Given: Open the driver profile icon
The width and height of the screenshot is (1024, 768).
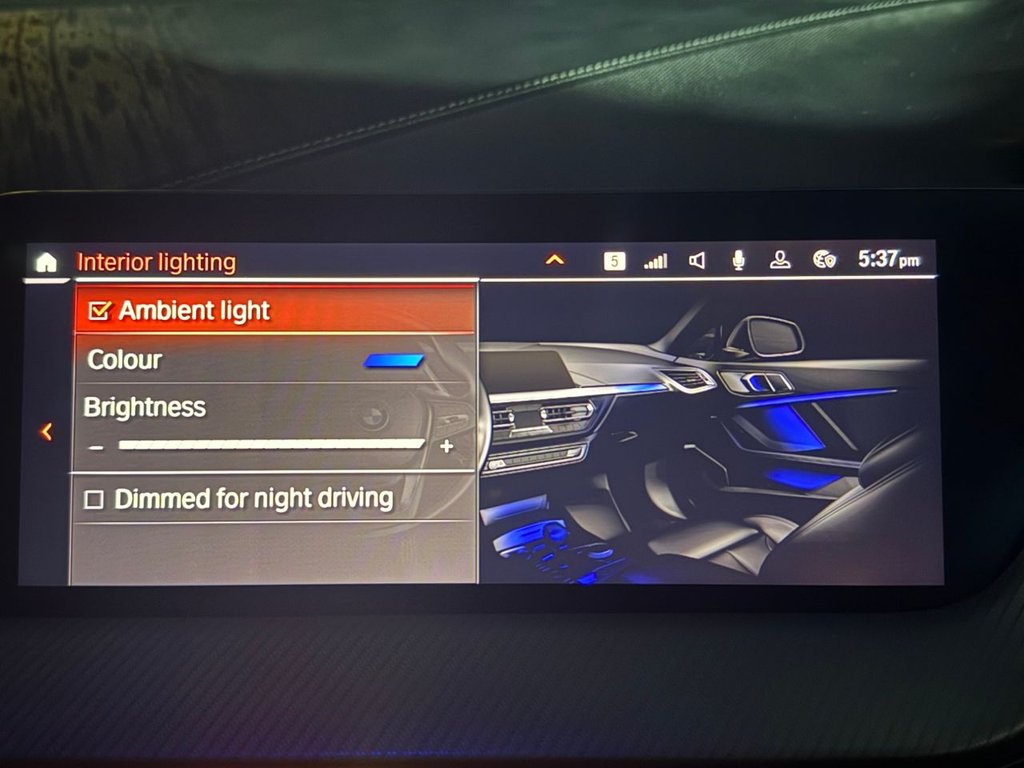Looking at the screenshot, I should (780, 260).
